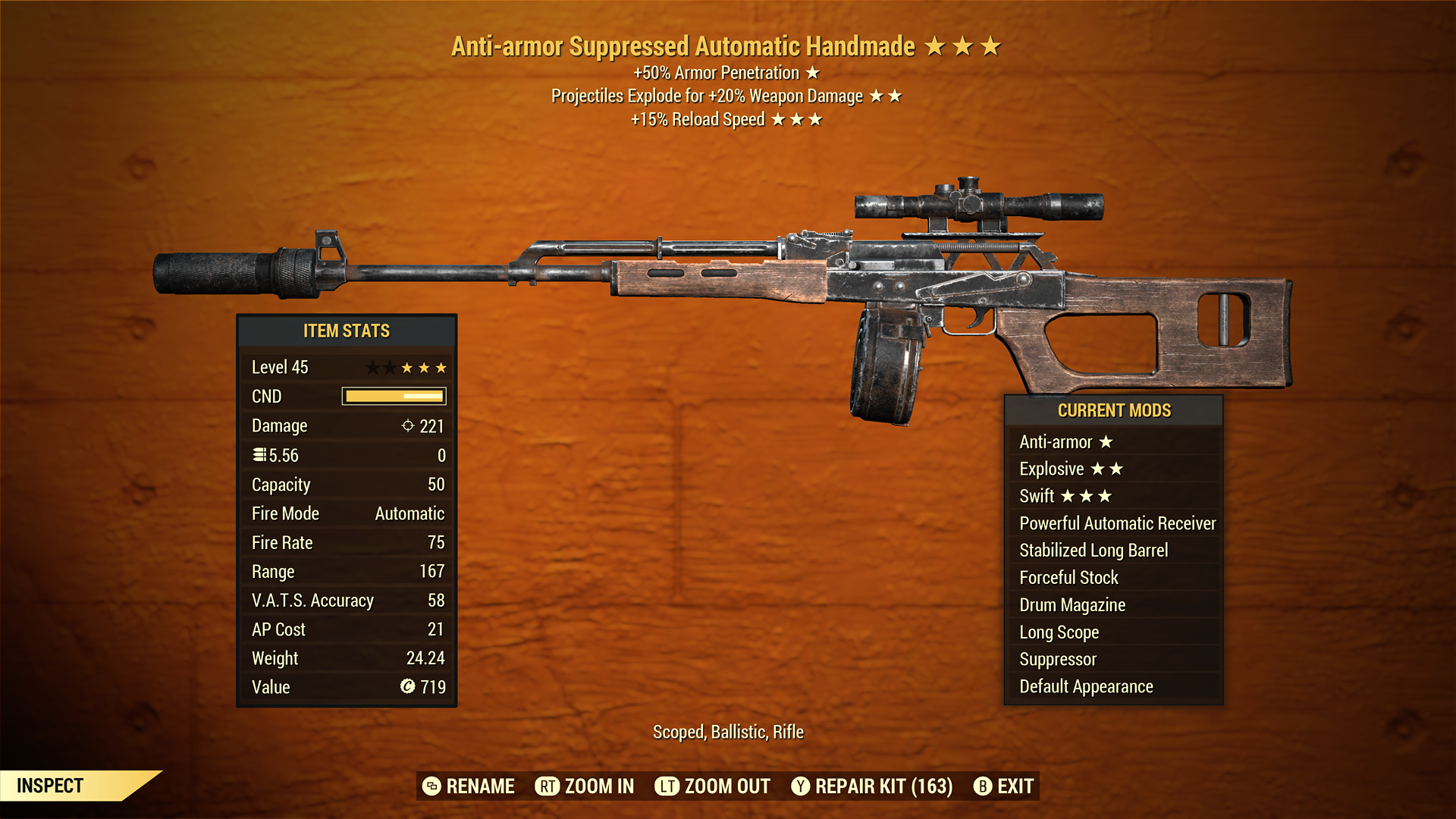The height and width of the screenshot is (819, 1456).
Task: Choose the RENAME option
Action: 469,786
